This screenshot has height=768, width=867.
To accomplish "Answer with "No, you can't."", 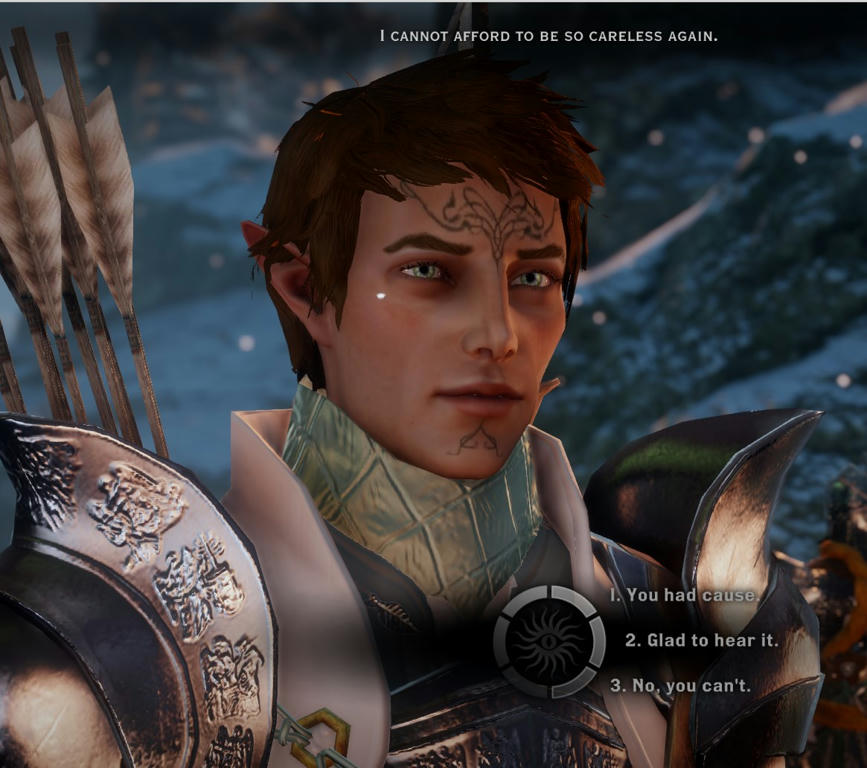I will pyautogui.click(x=680, y=686).
